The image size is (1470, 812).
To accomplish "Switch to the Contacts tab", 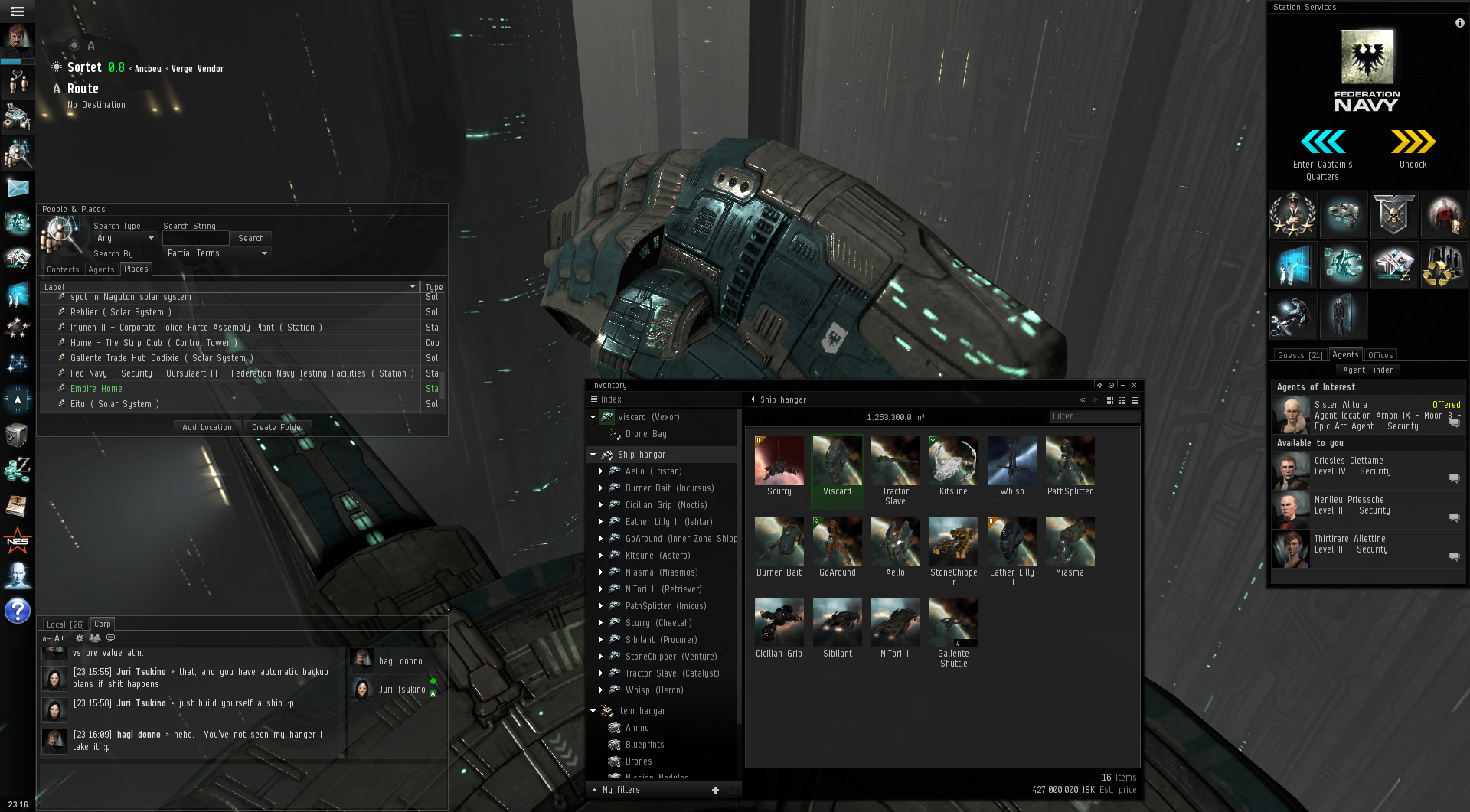I will [63, 269].
